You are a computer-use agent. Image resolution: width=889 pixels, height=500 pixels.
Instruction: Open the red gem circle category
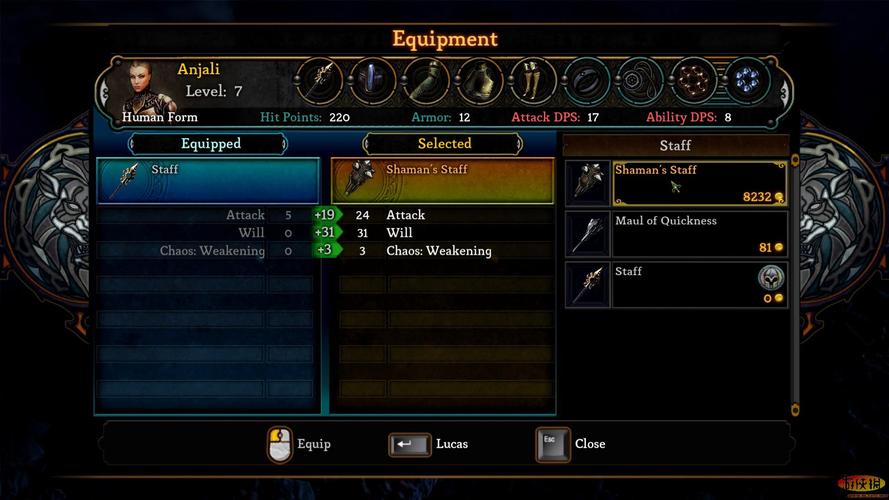click(x=693, y=81)
